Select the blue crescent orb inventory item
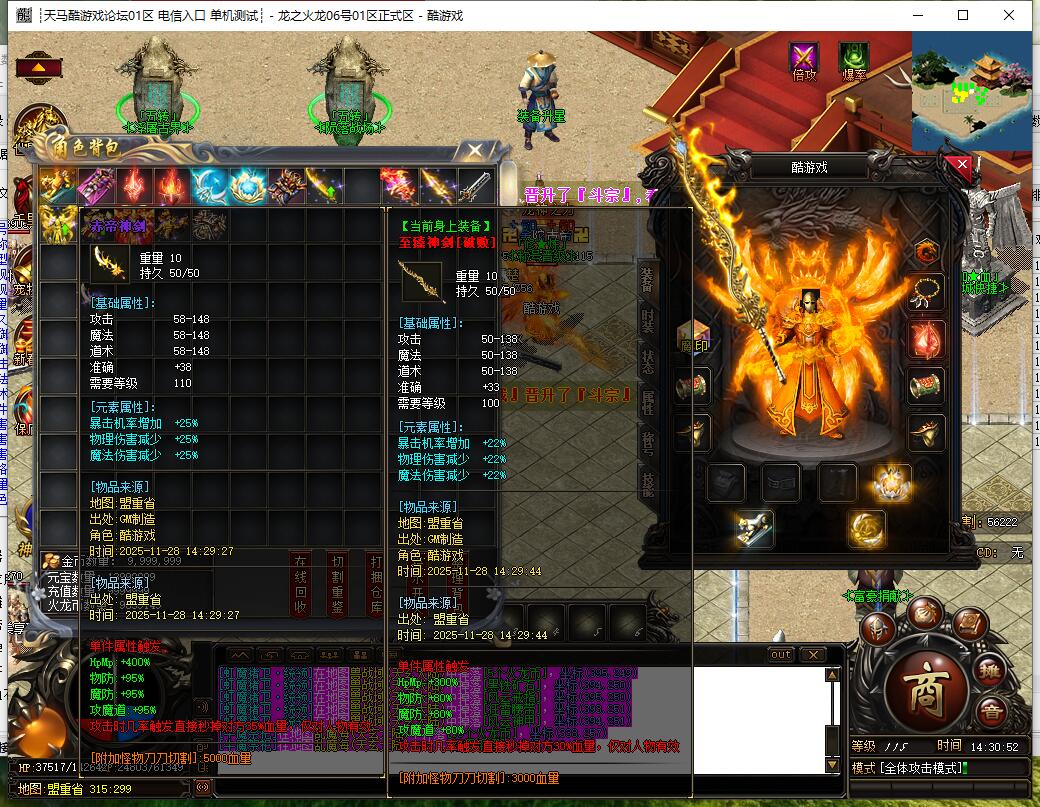 pos(209,186)
